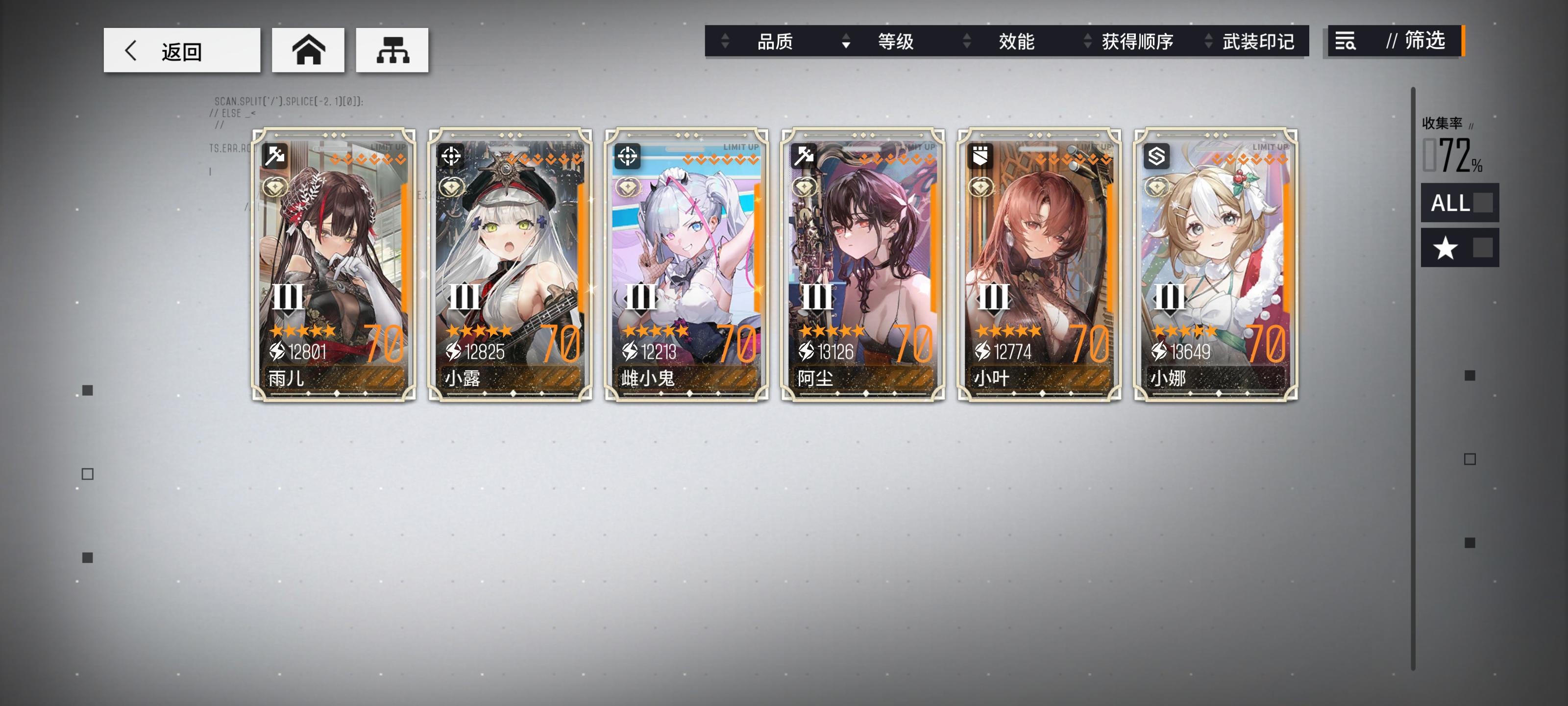Open the home screen via the house icon

tap(308, 50)
